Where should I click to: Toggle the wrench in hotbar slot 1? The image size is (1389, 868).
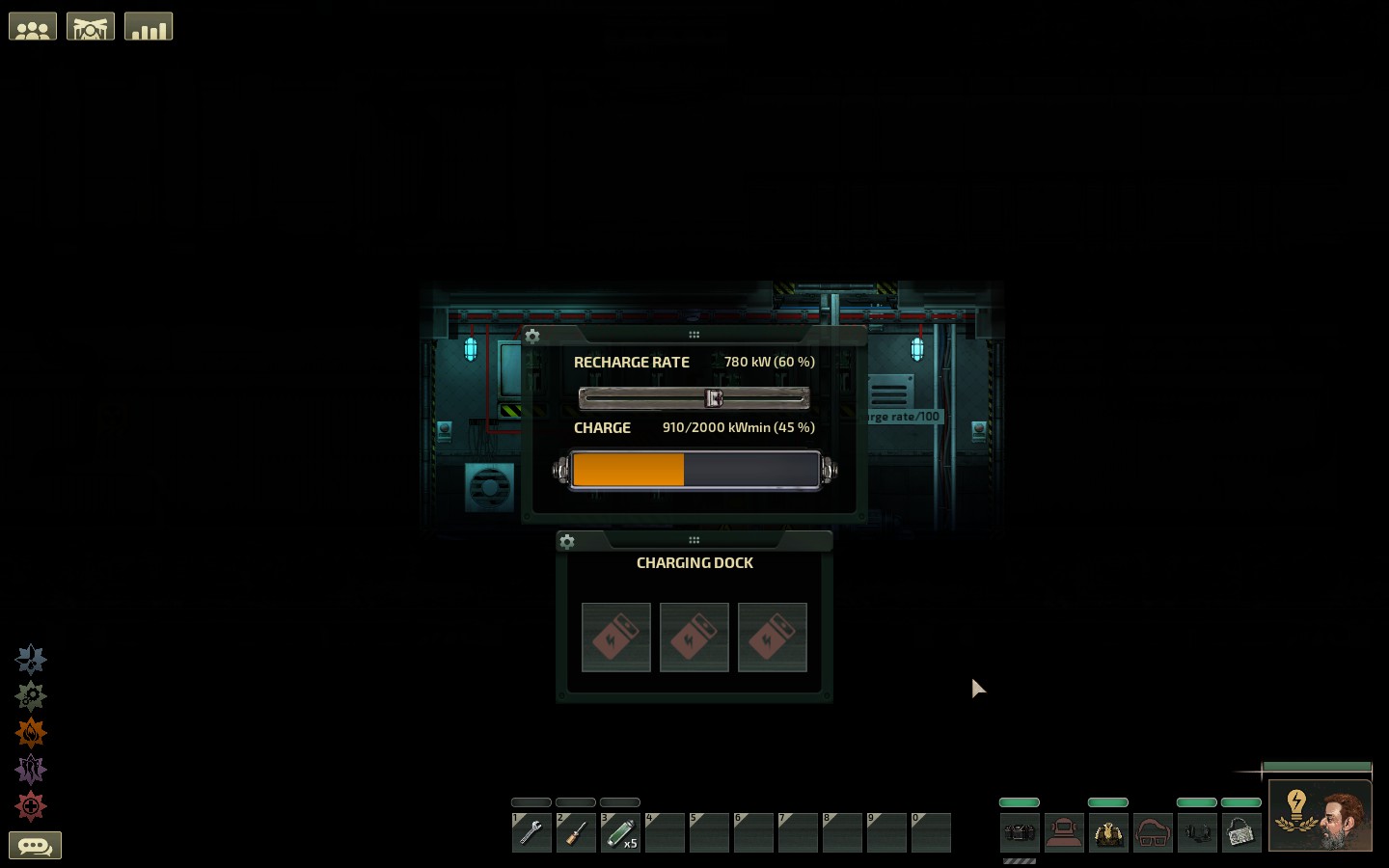[x=531, y=832]
